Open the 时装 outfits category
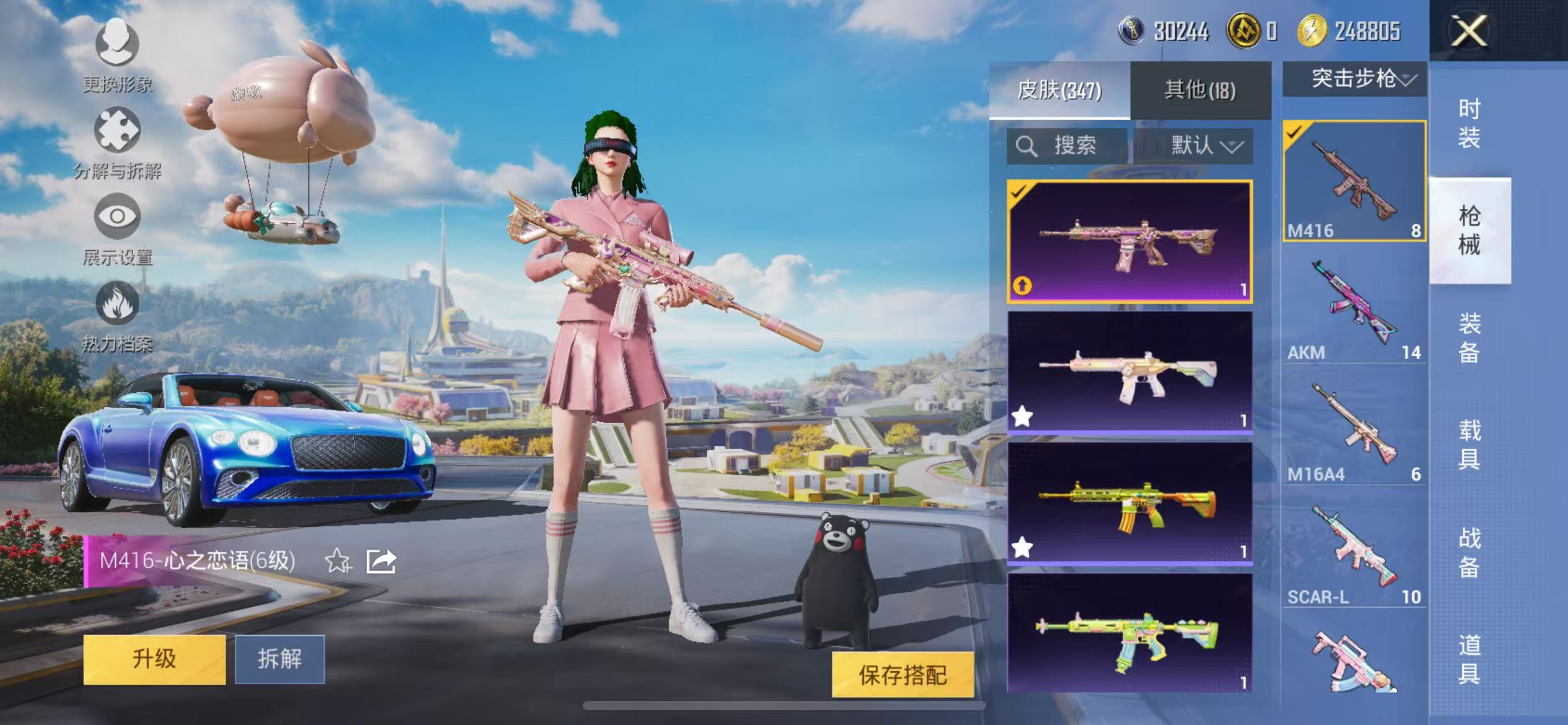Viewport: 1568px width, 725px height. 1469,123
